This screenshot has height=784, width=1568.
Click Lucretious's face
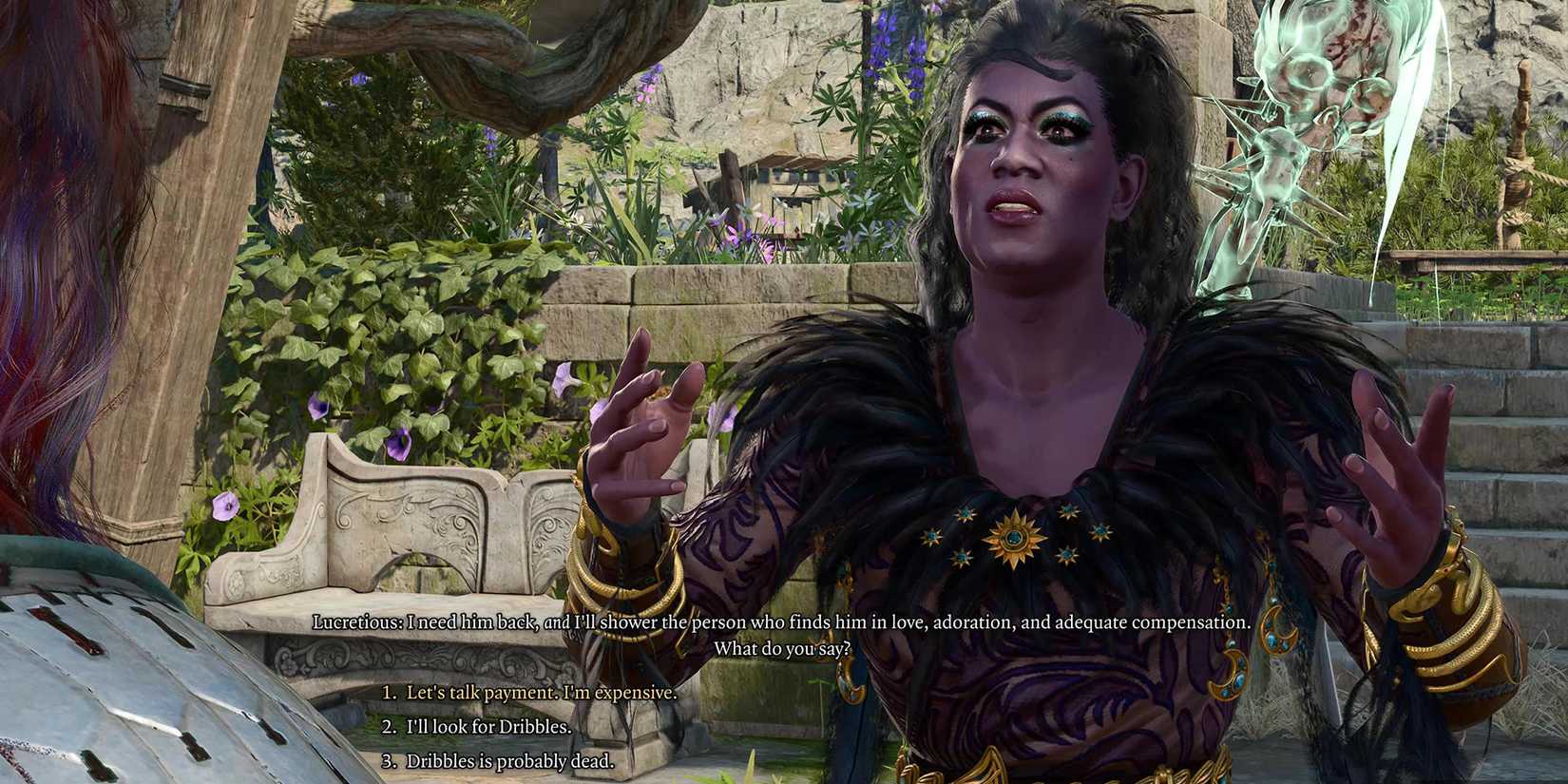click(1026, 152)
